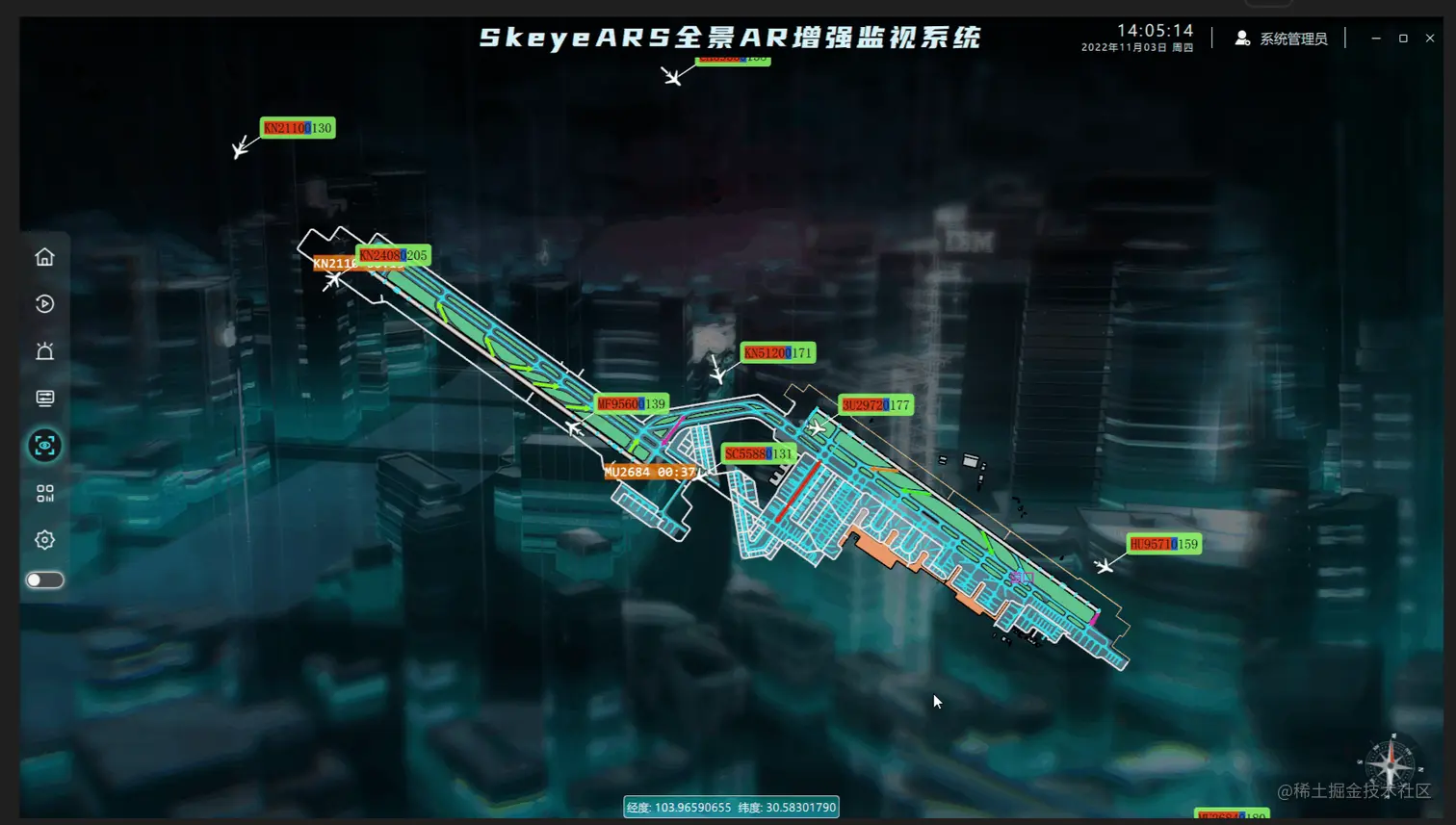Expand the KN5120 flight label
Screen dimensions: 1456x825
coord(776,352)
